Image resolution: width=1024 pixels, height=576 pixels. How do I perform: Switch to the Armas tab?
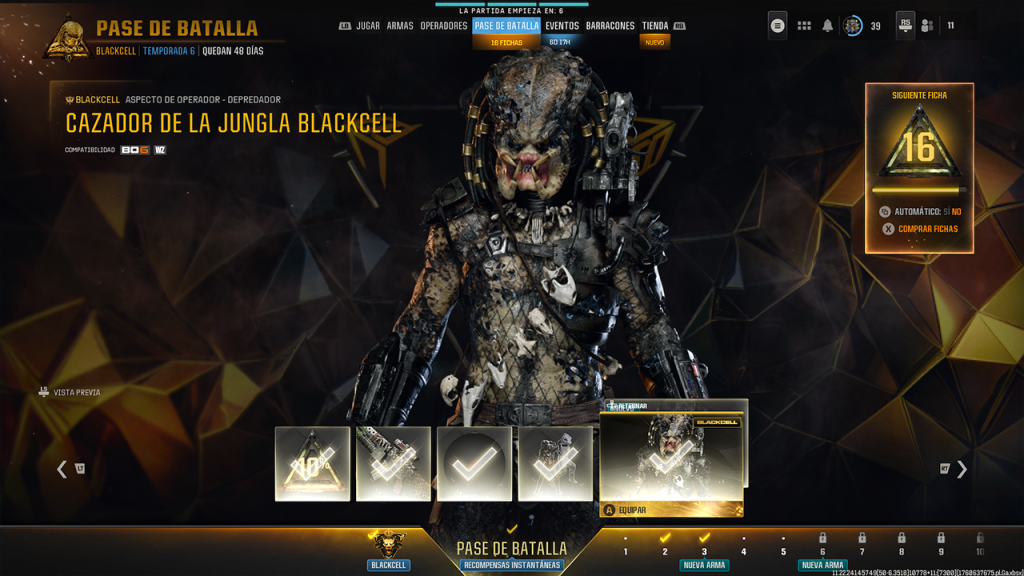[400, 26]
